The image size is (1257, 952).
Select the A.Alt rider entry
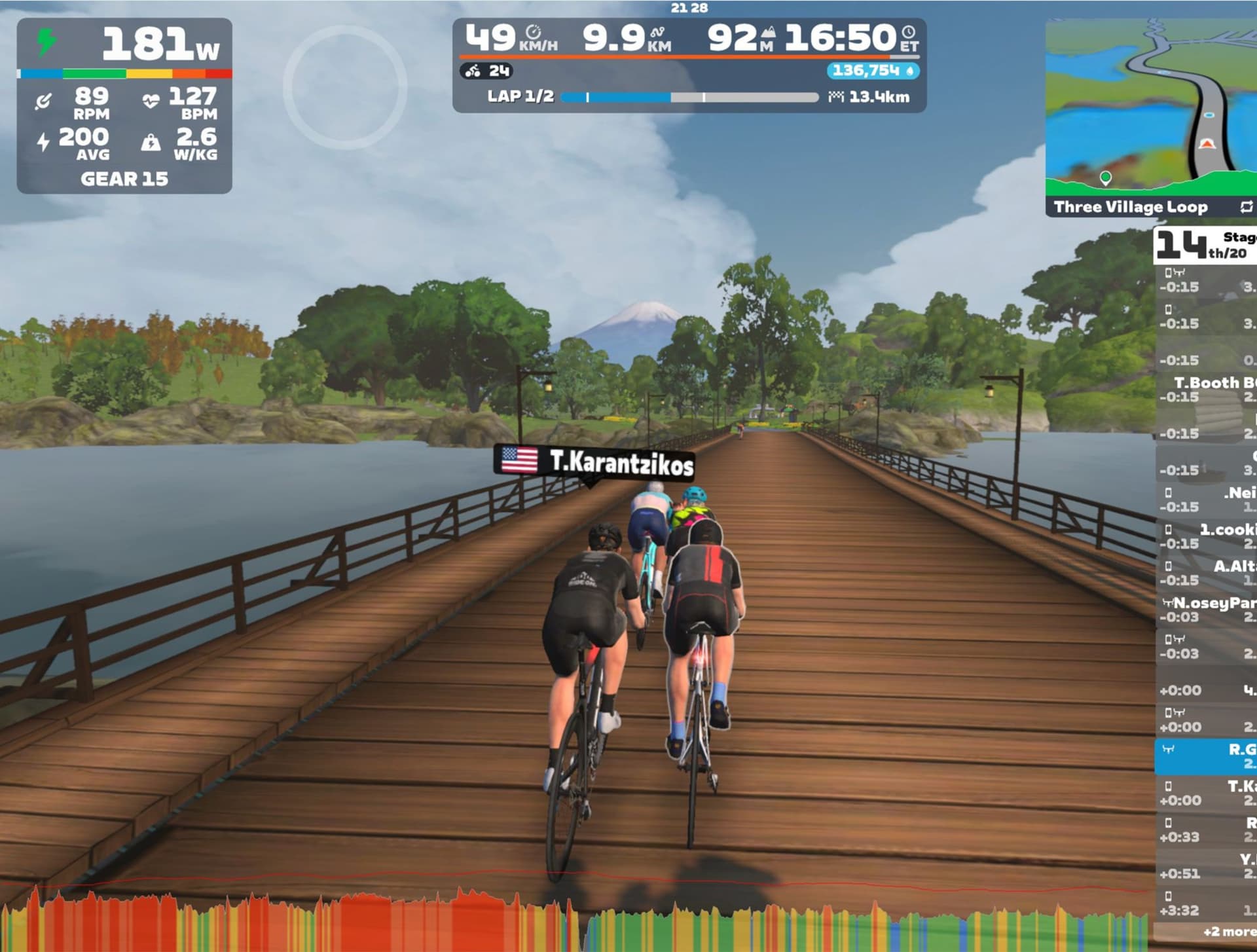pyautogui.click(x=1207, y=572)
